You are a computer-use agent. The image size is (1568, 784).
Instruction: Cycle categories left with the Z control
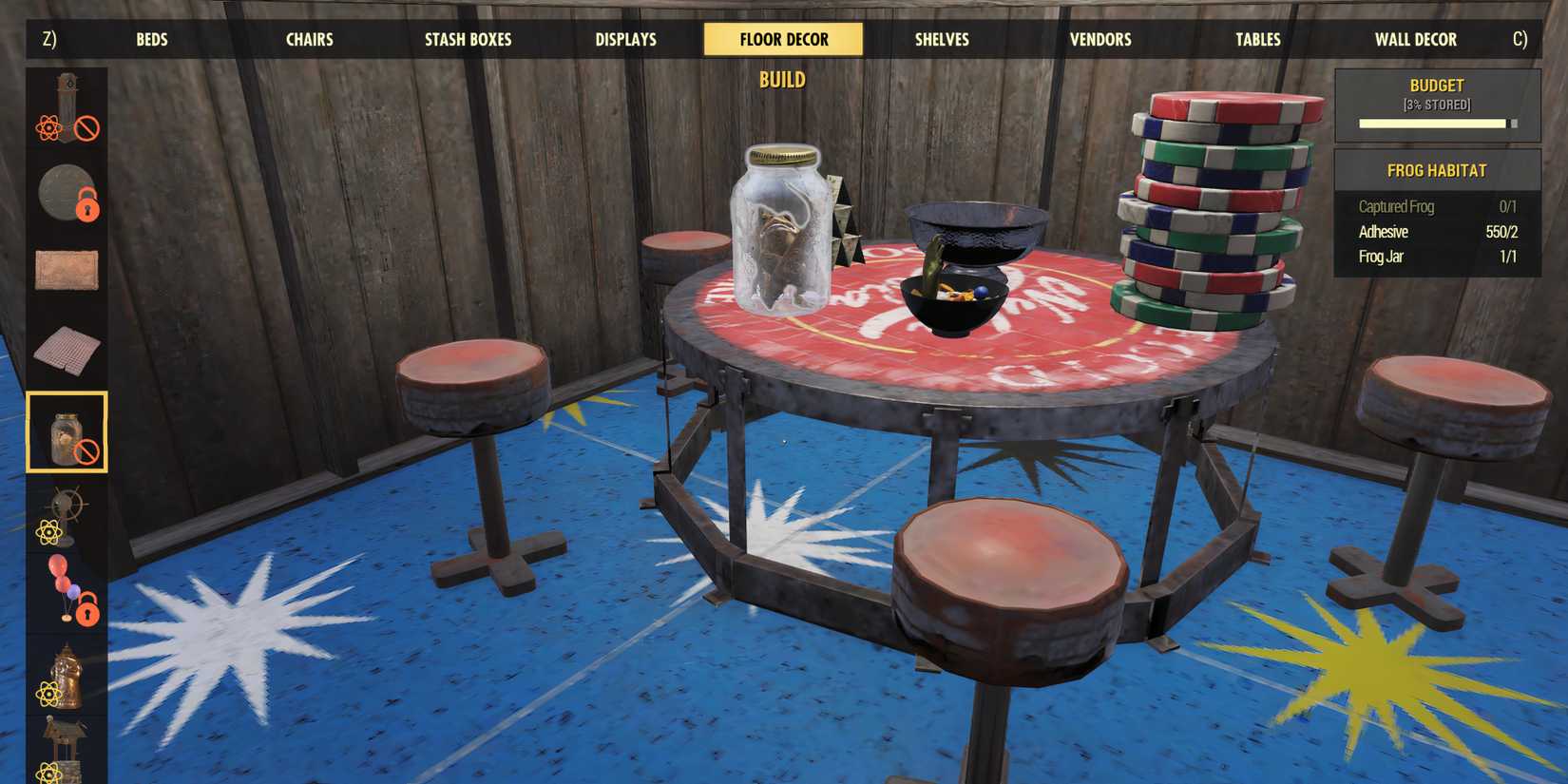click(x=47, y=39)
